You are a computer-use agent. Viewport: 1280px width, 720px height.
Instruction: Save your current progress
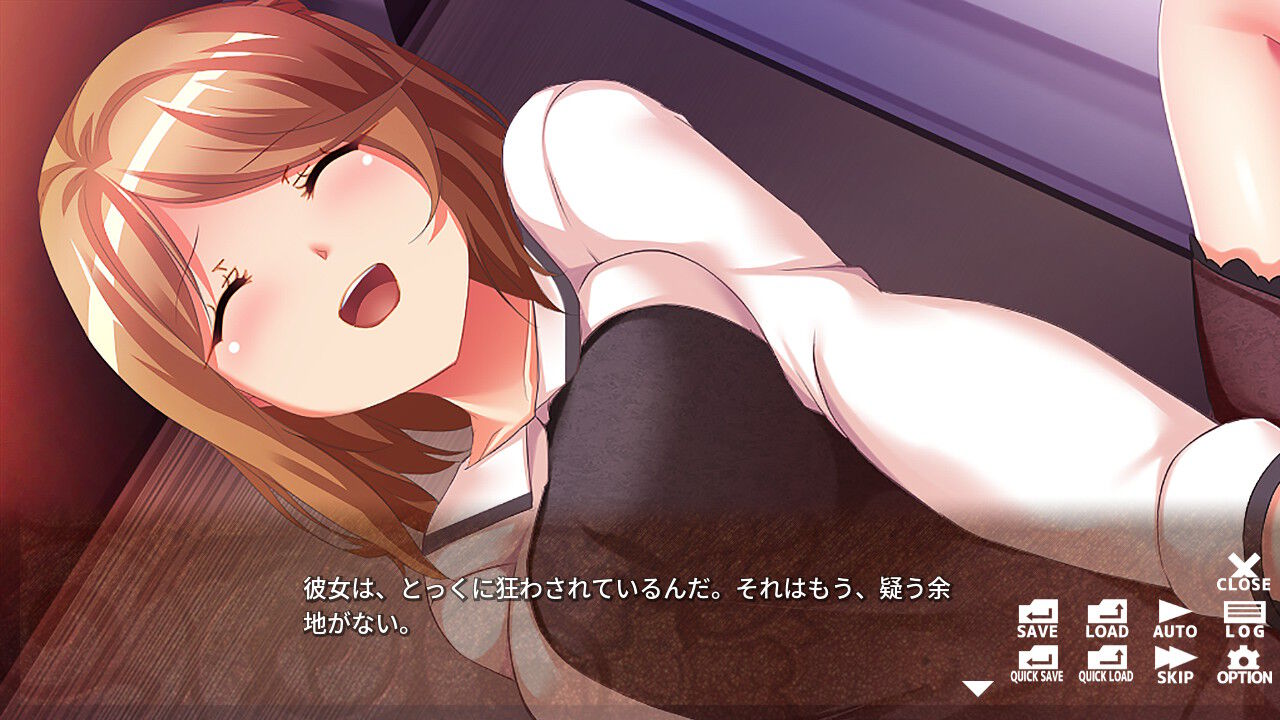[1037, 614]
